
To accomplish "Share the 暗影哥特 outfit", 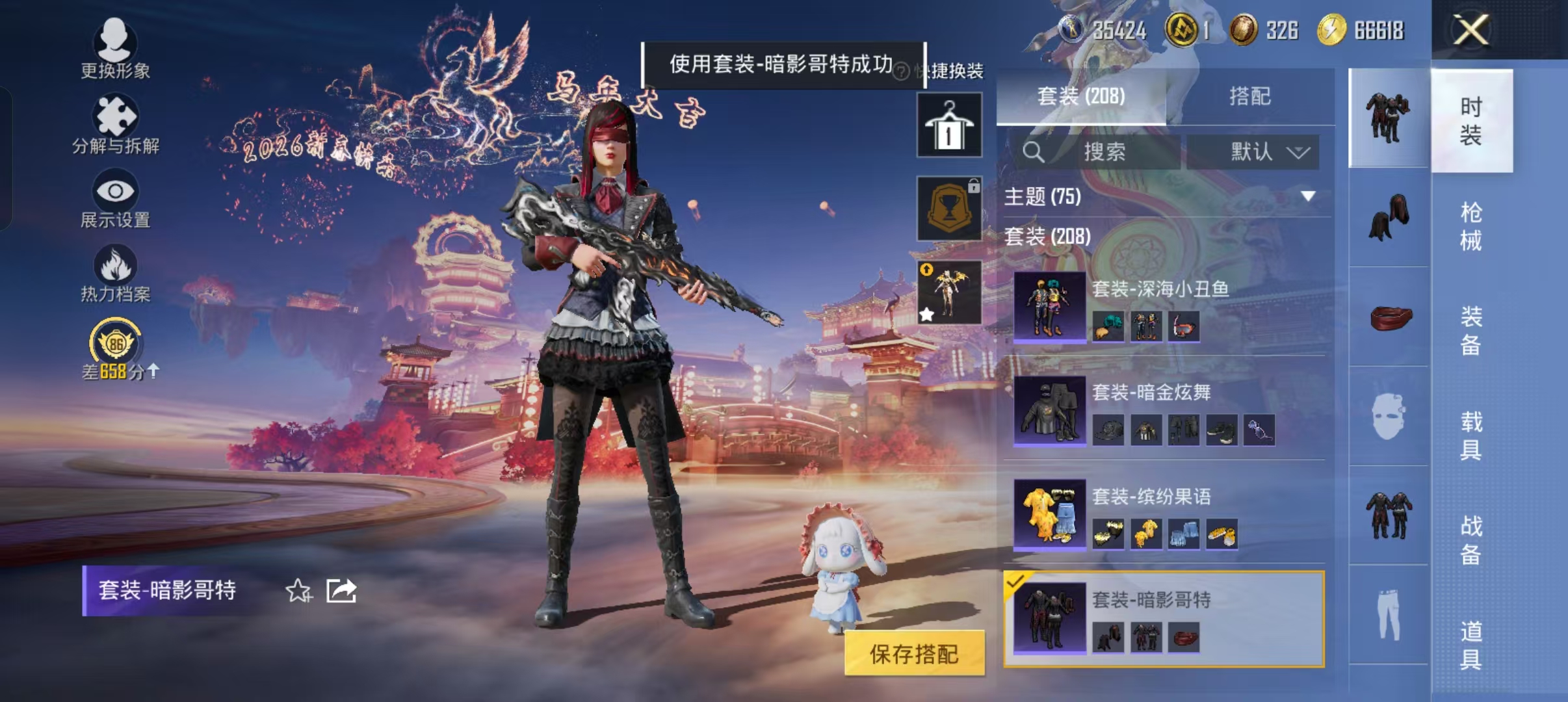I will 343,590.
